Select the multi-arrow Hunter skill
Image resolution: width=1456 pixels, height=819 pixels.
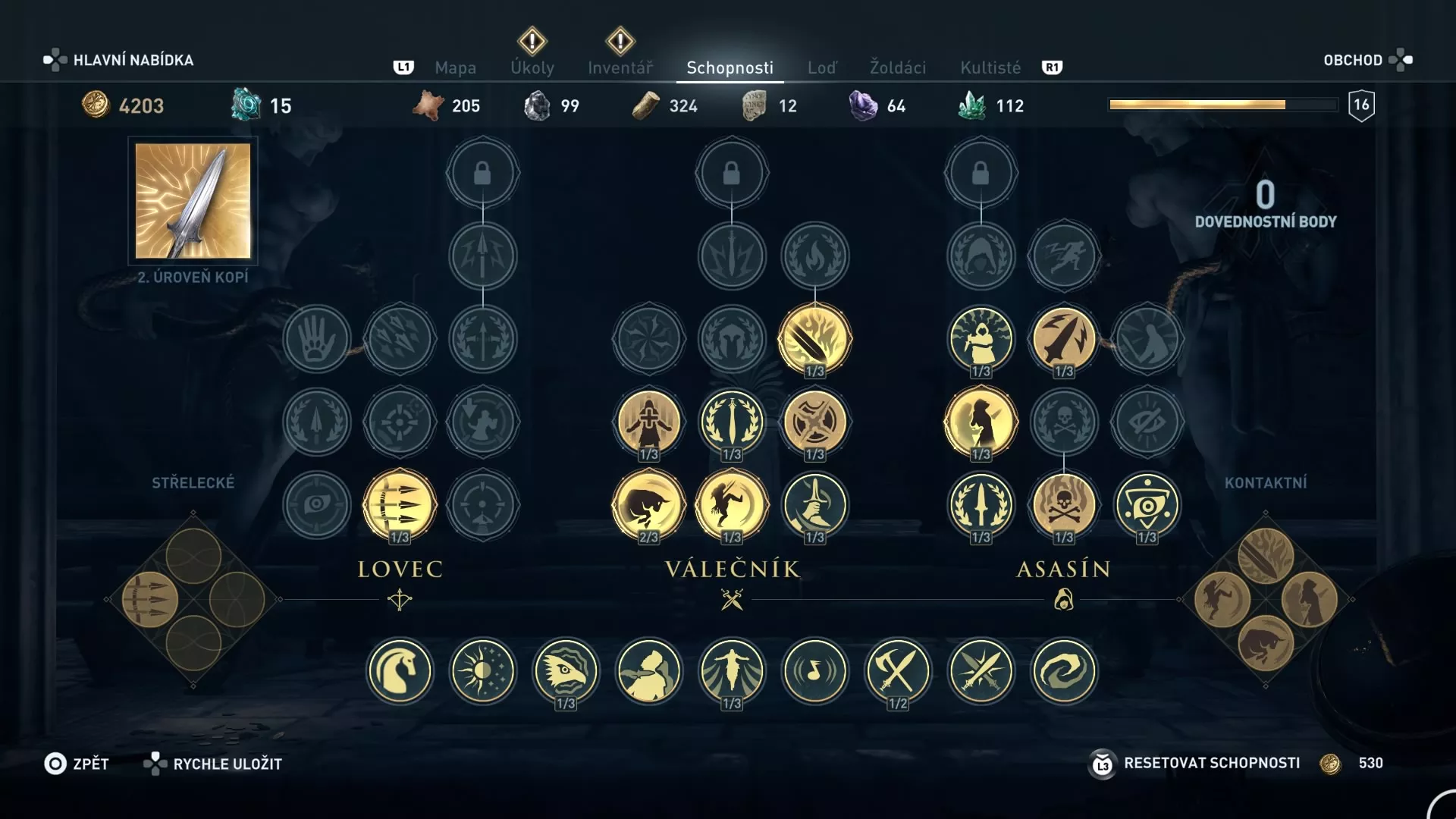point(400,504)
